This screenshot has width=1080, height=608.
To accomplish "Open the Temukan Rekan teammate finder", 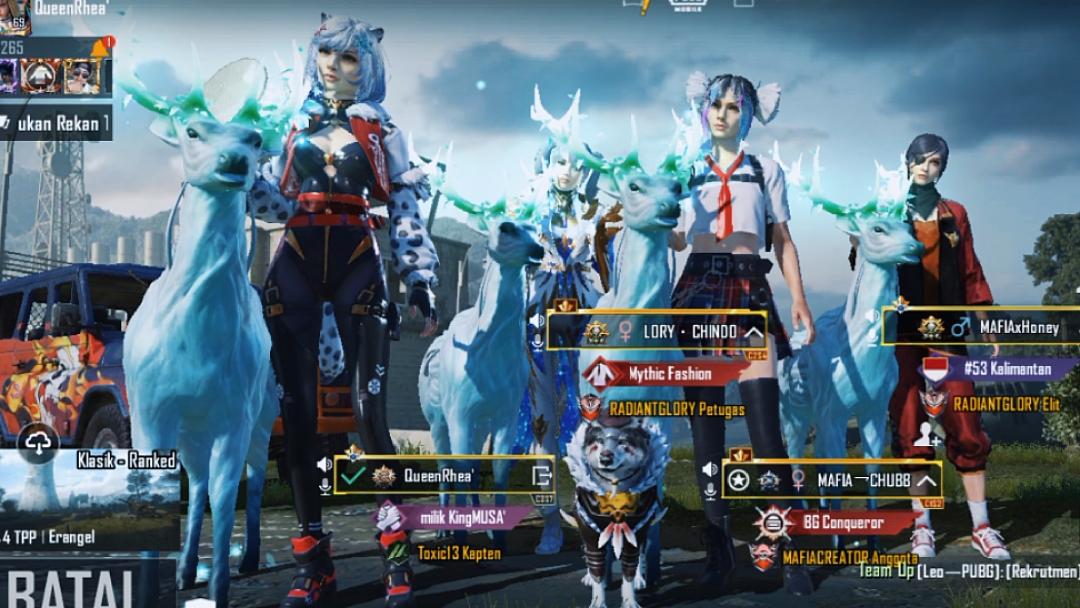I will (56, 123).
